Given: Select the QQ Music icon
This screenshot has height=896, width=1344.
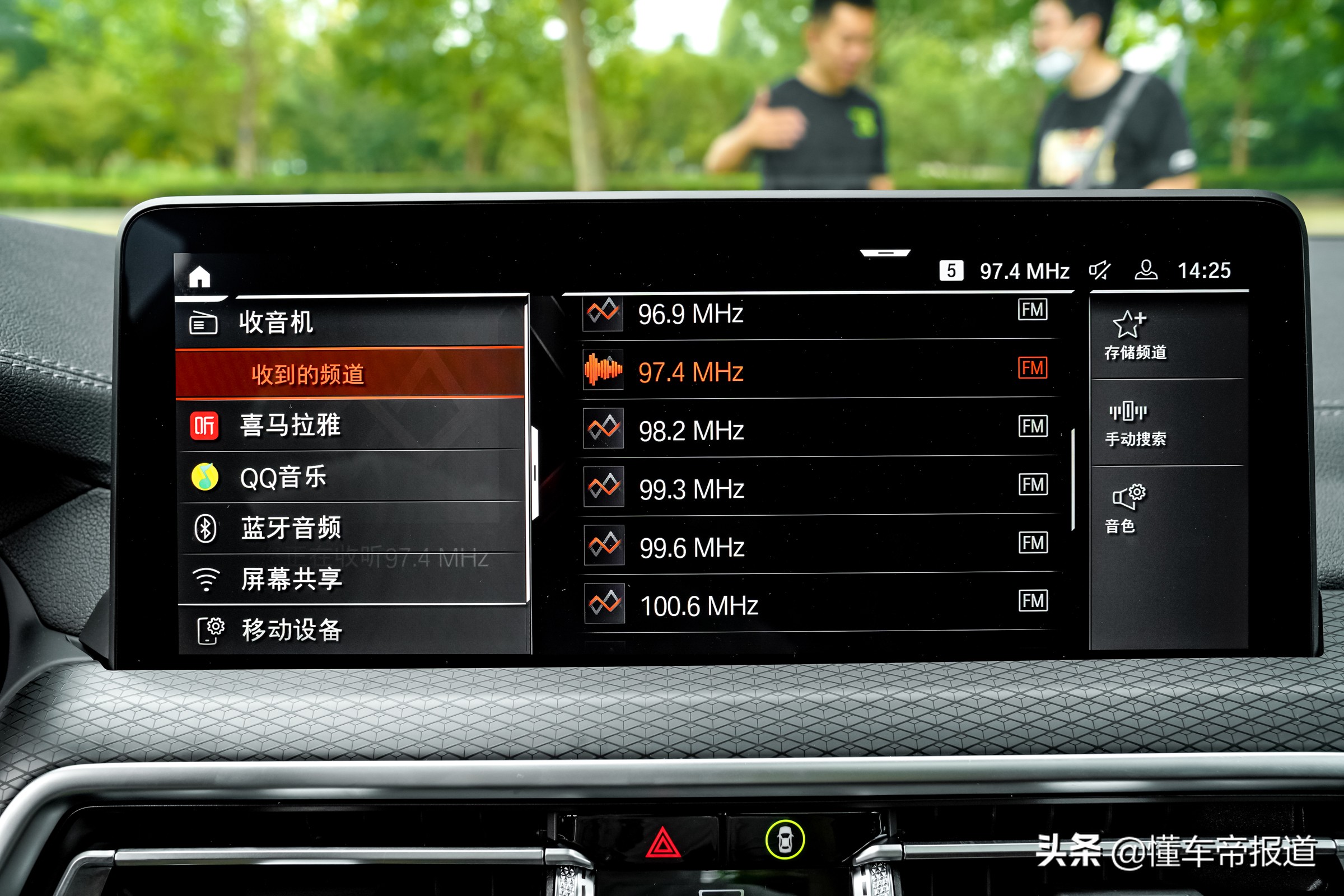Looking at the screenshot, I should (x=207, y=475).
